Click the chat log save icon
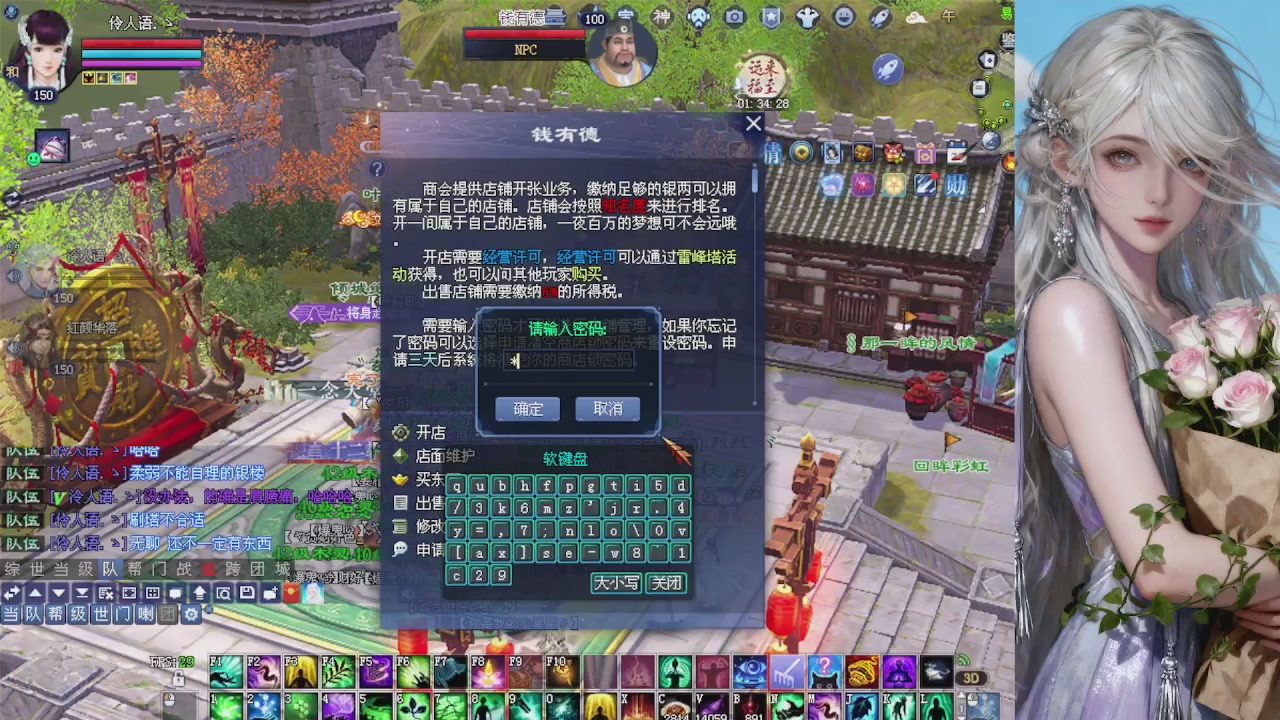 pyautogui.click(x=247, y=591)
